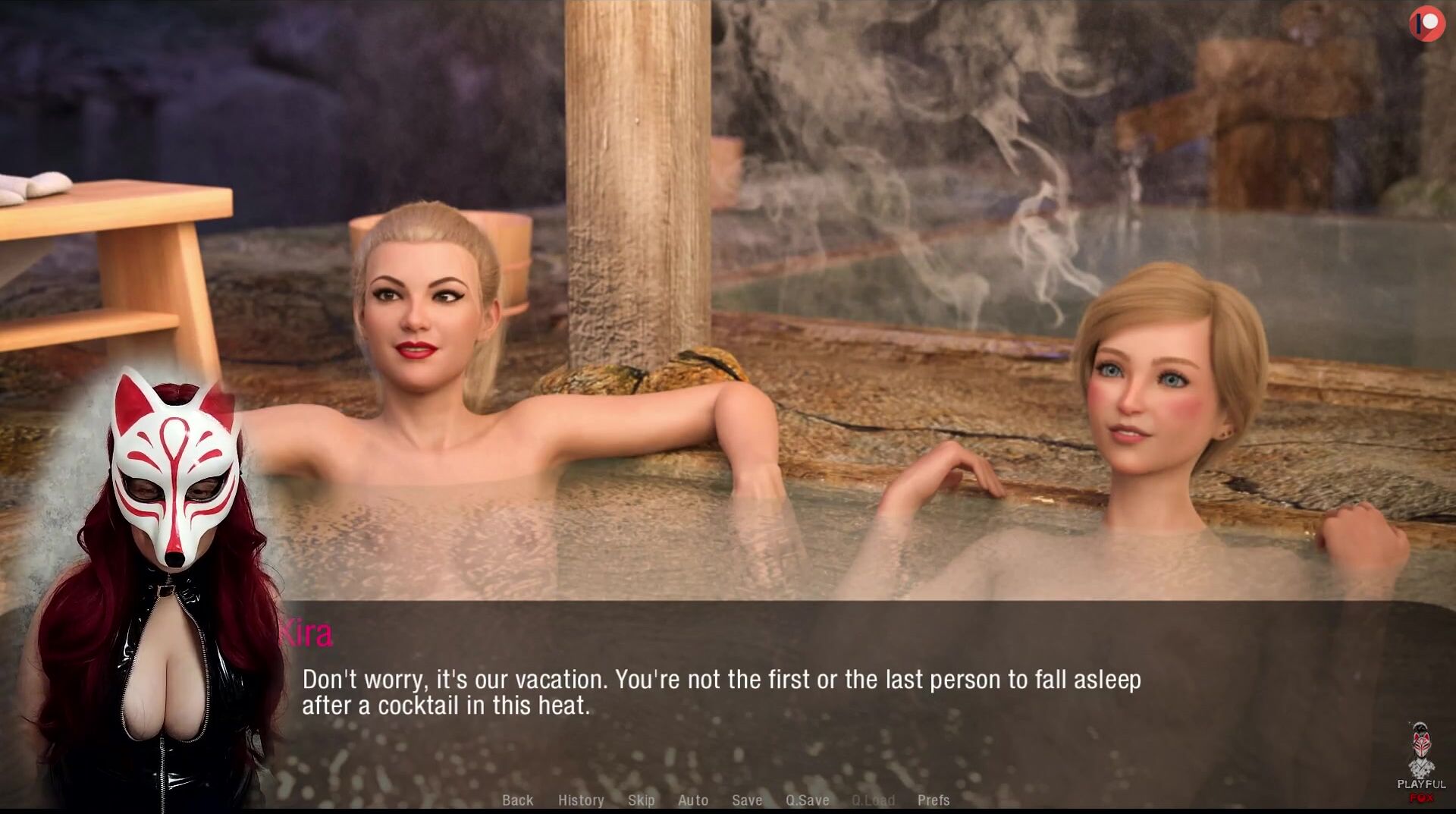Activate Skip mode
Screen dimensions: 1456x814
(641, 800)
